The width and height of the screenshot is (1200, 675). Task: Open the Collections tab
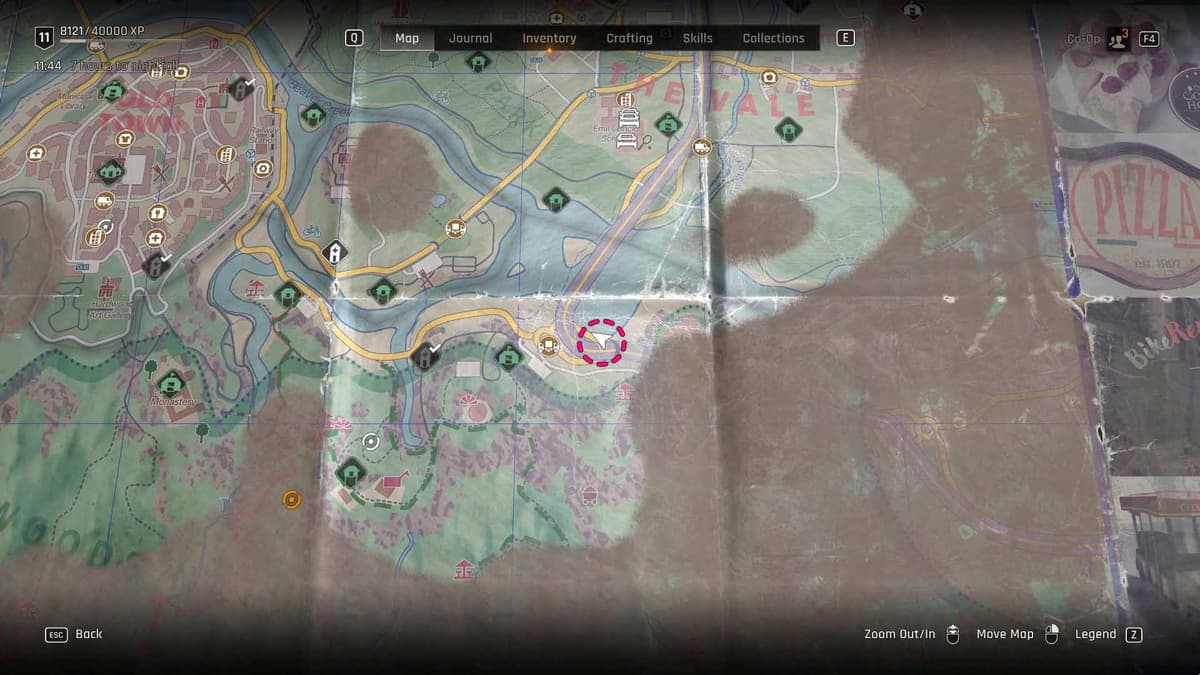[773, 38]
